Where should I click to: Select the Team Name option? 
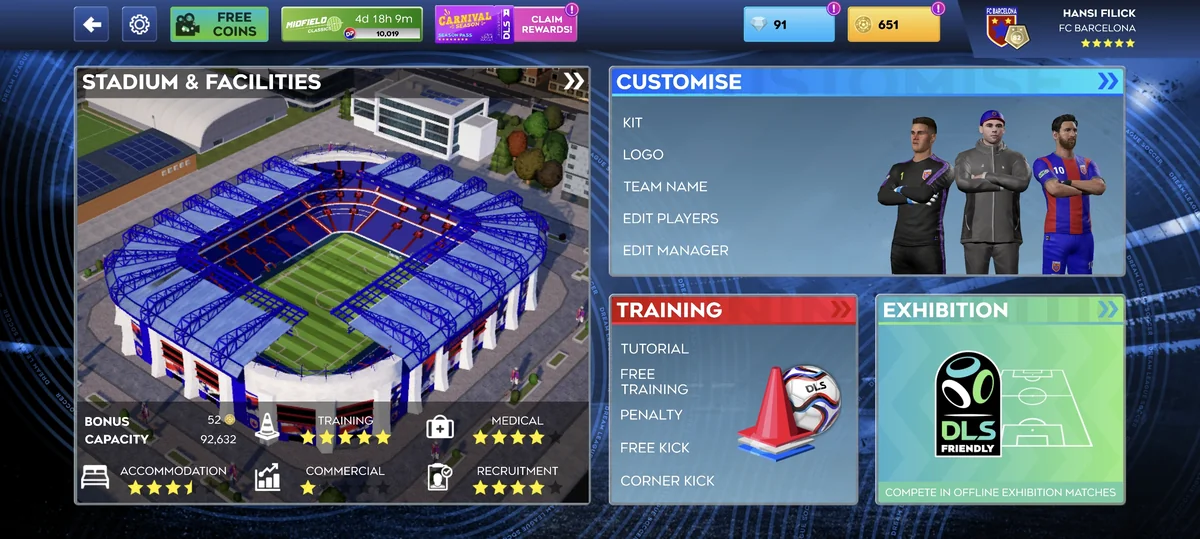pos(665,187)
